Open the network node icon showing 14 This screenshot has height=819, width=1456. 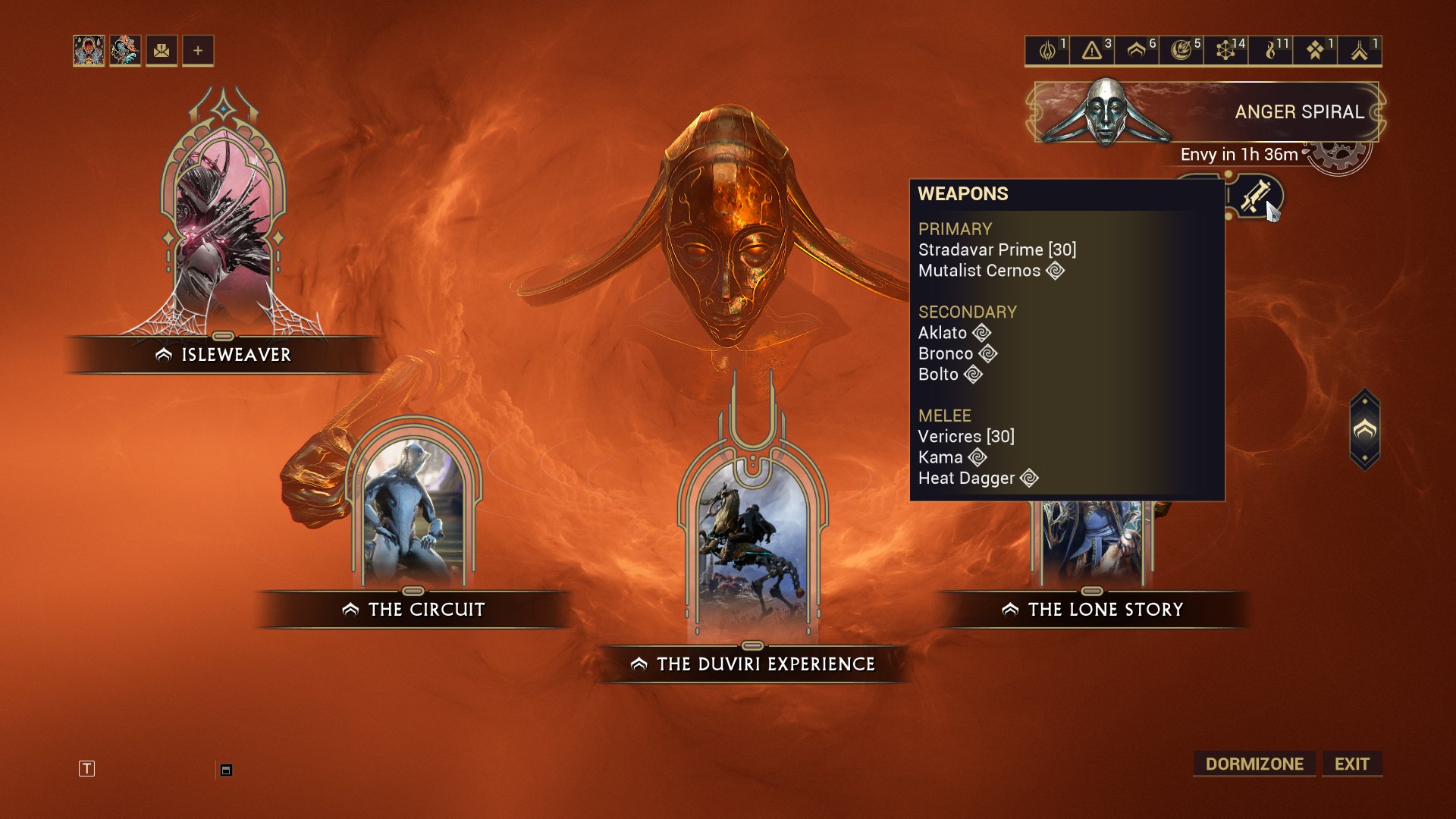1225,51
